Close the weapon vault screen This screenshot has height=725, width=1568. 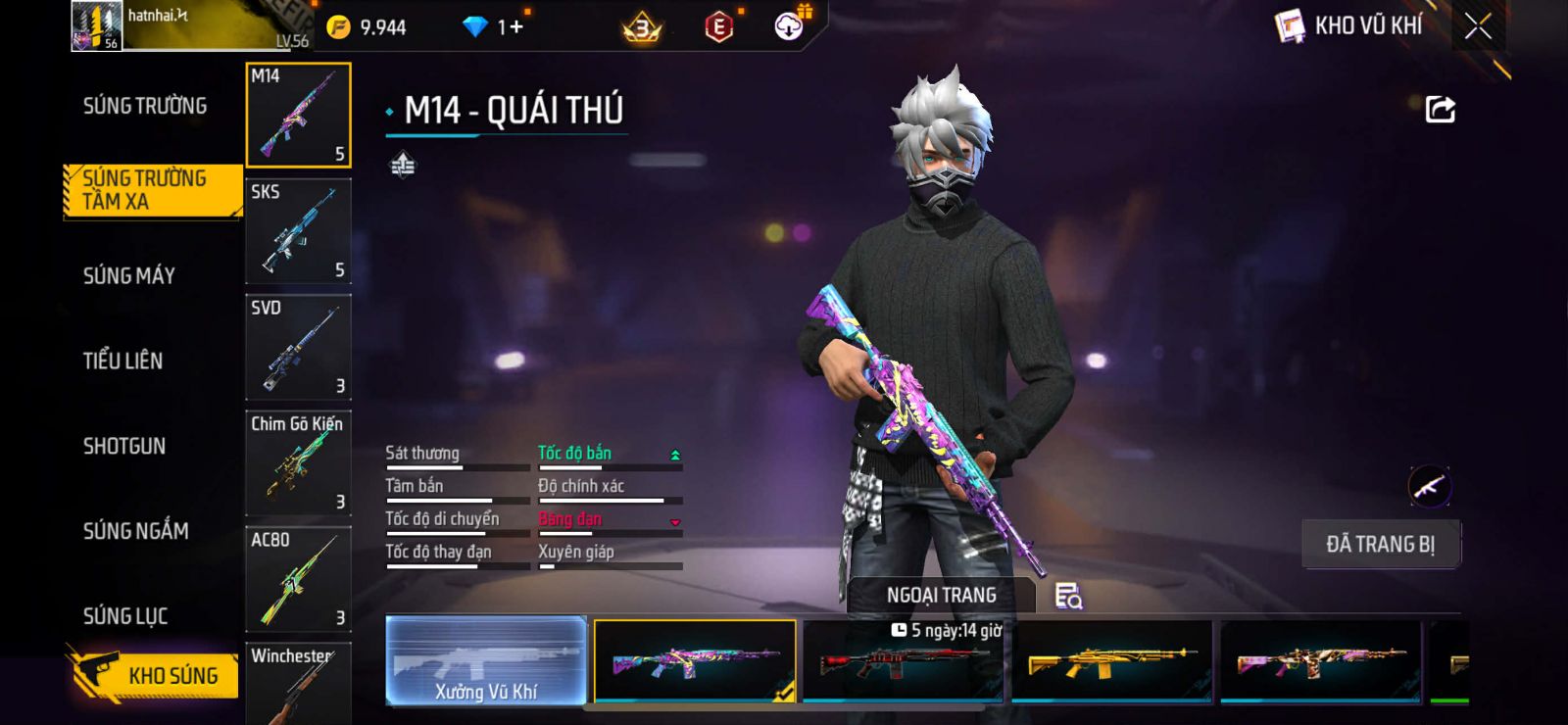(1478, 26)
